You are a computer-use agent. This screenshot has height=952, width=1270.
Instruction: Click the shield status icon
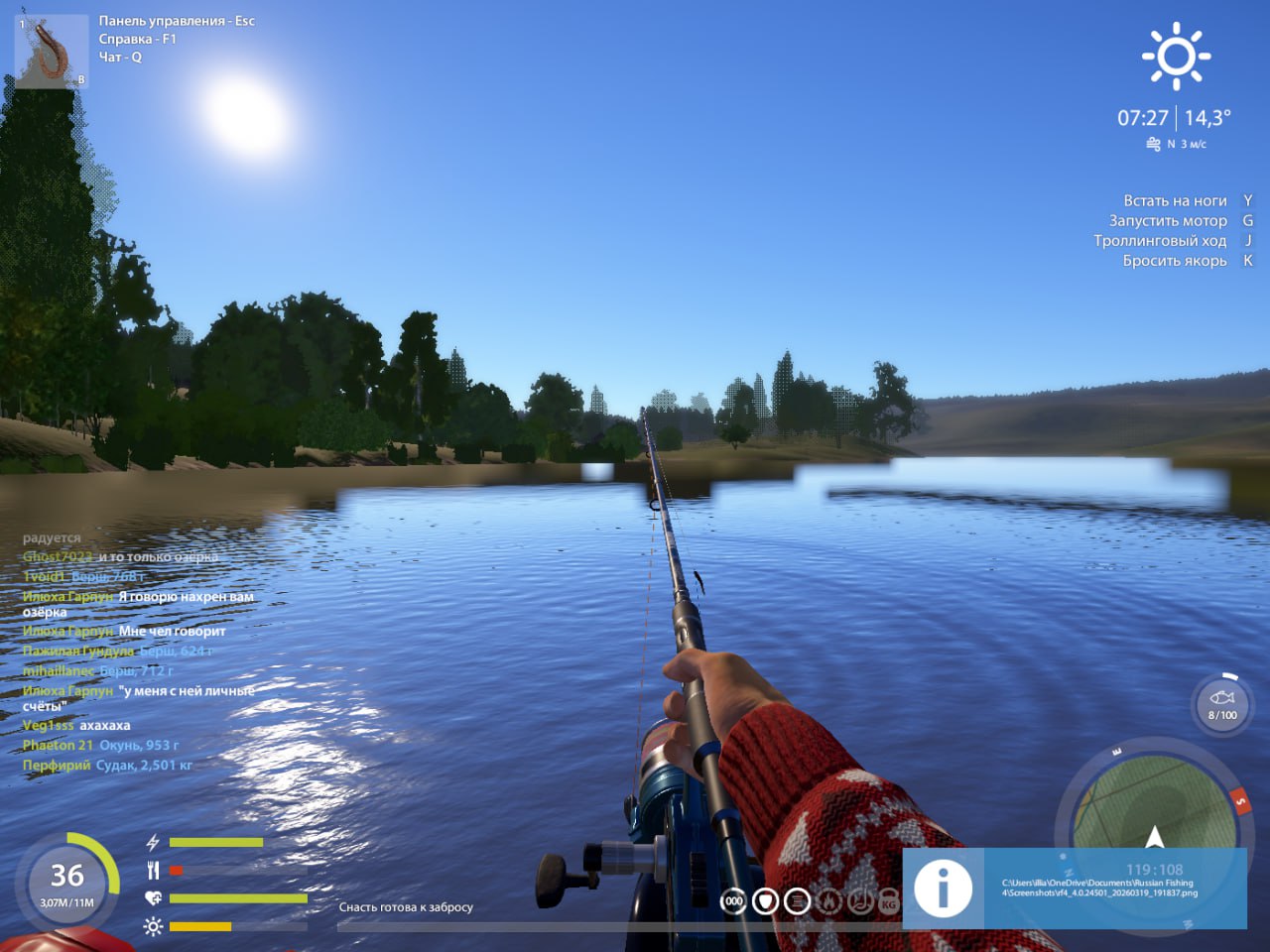pos(765,901)
